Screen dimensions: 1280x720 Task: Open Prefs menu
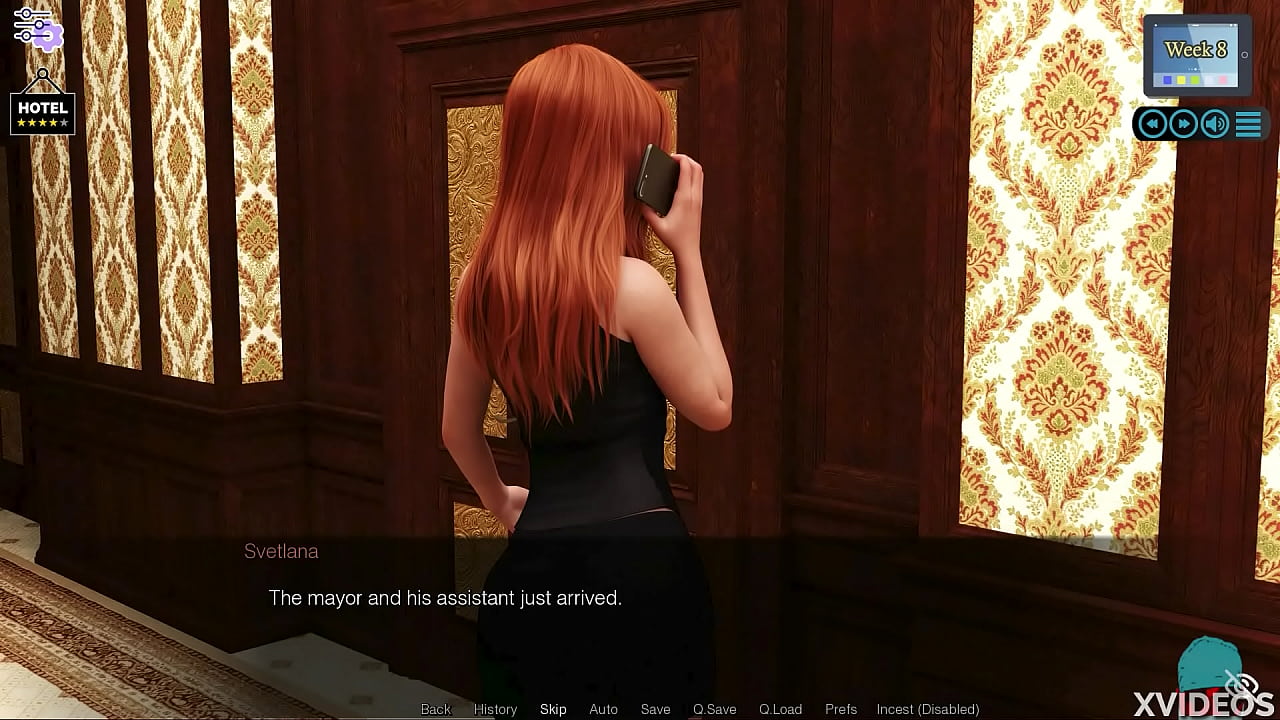841,709
